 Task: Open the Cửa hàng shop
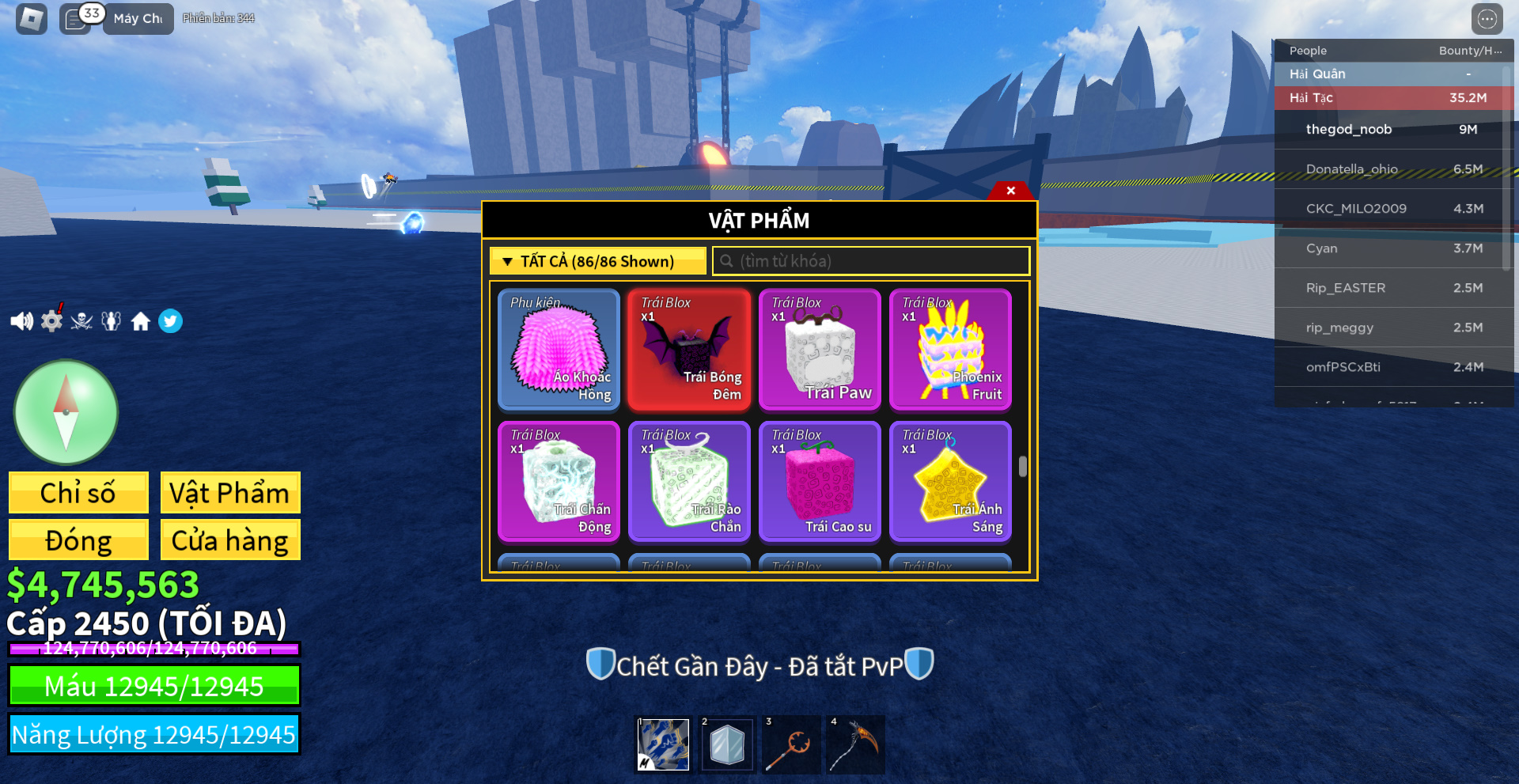(x=229, y=540)
